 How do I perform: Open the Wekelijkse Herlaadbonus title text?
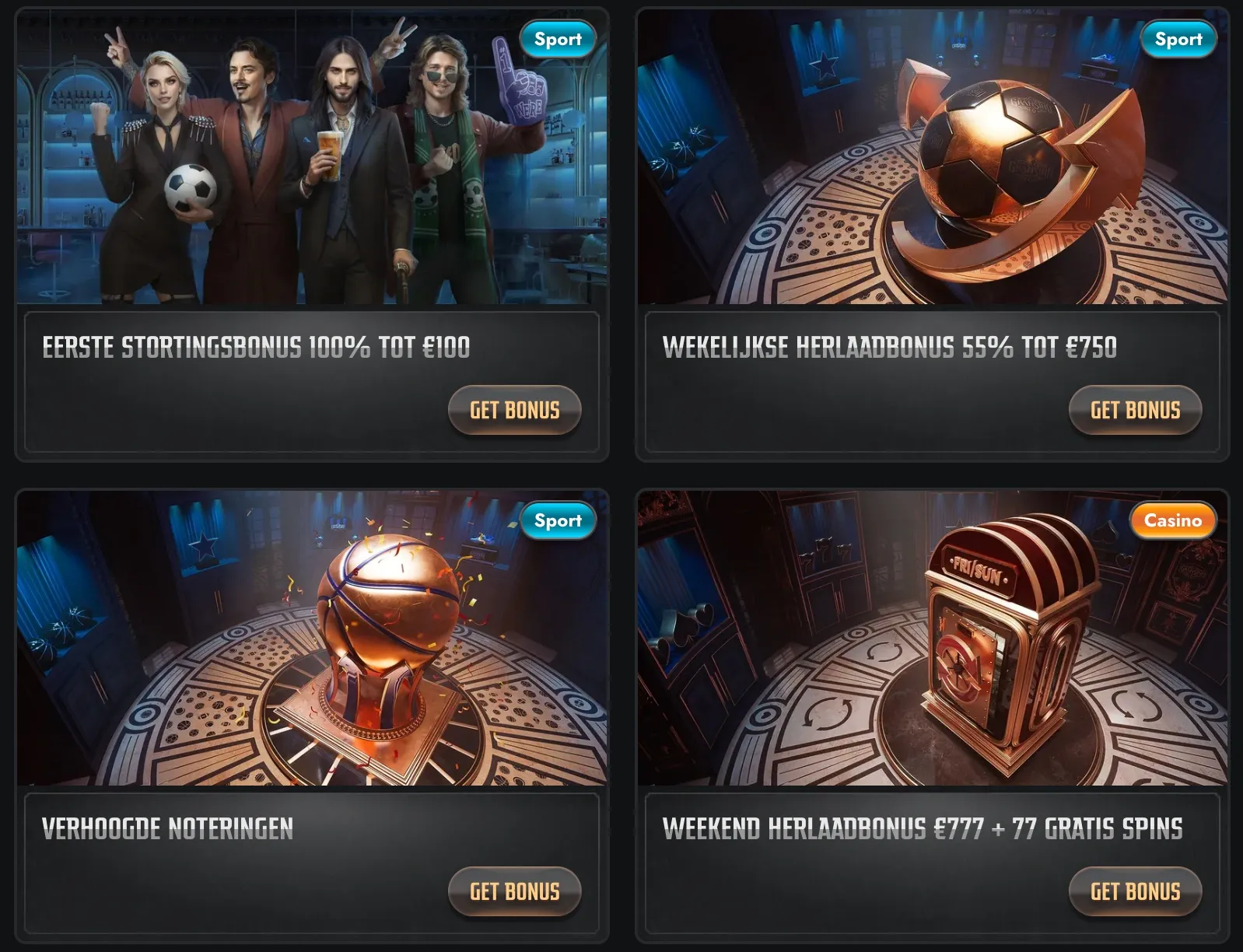[889, 347]
